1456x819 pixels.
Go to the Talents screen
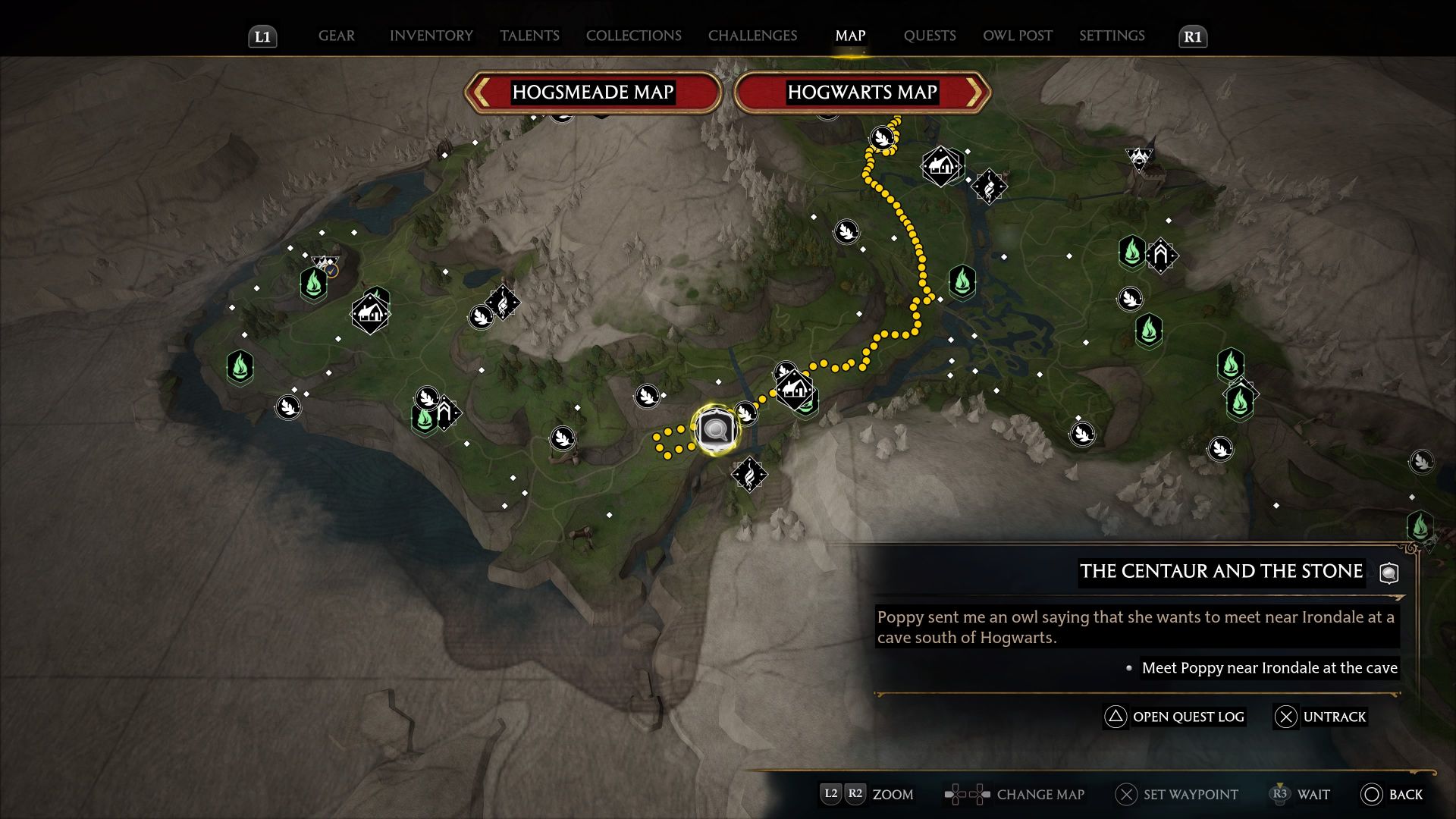[529, 36]
